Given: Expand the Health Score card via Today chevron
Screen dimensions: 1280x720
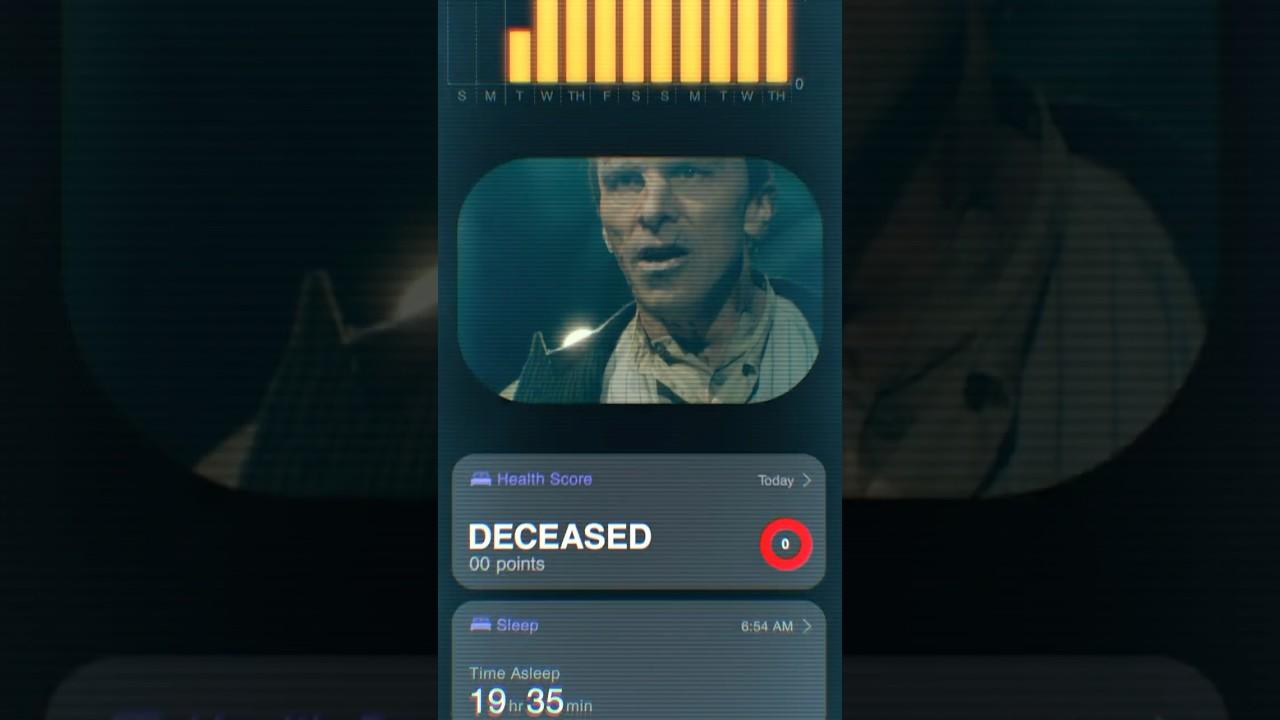Looking at the screenshot, I should tap(807, 480).
